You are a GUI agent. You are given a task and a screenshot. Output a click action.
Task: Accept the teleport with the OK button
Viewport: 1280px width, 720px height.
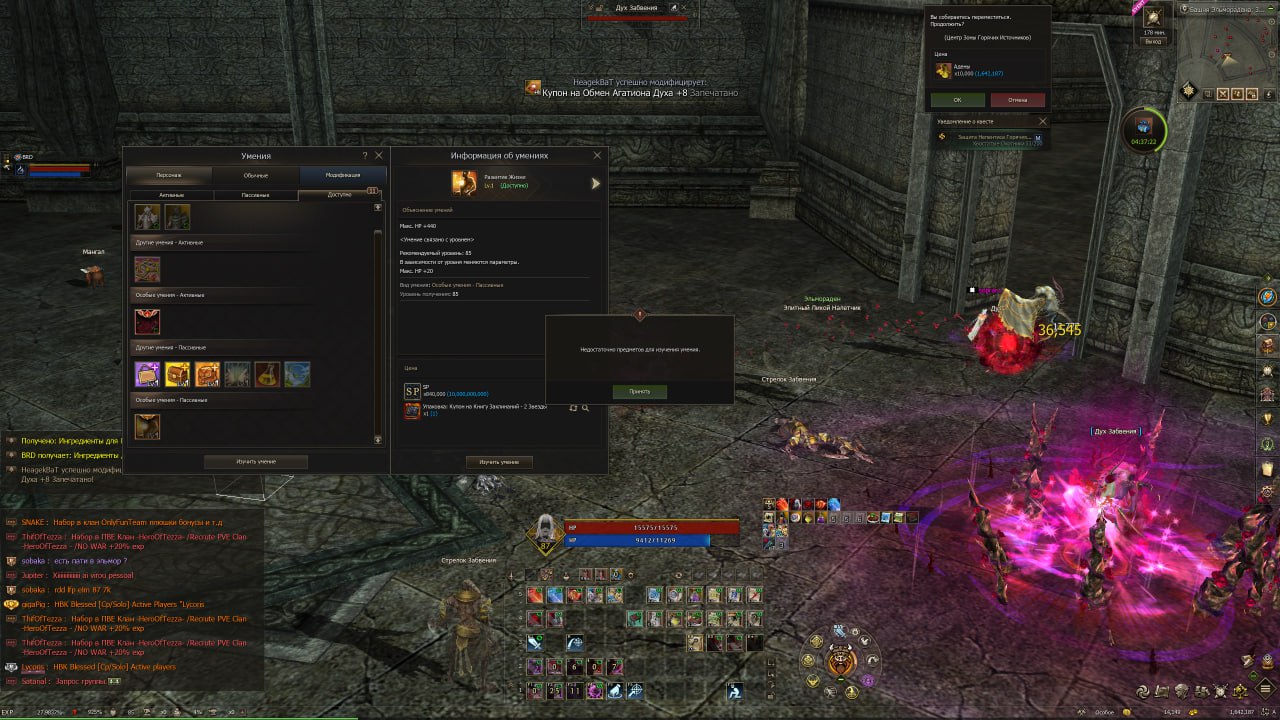pos(957,100)
